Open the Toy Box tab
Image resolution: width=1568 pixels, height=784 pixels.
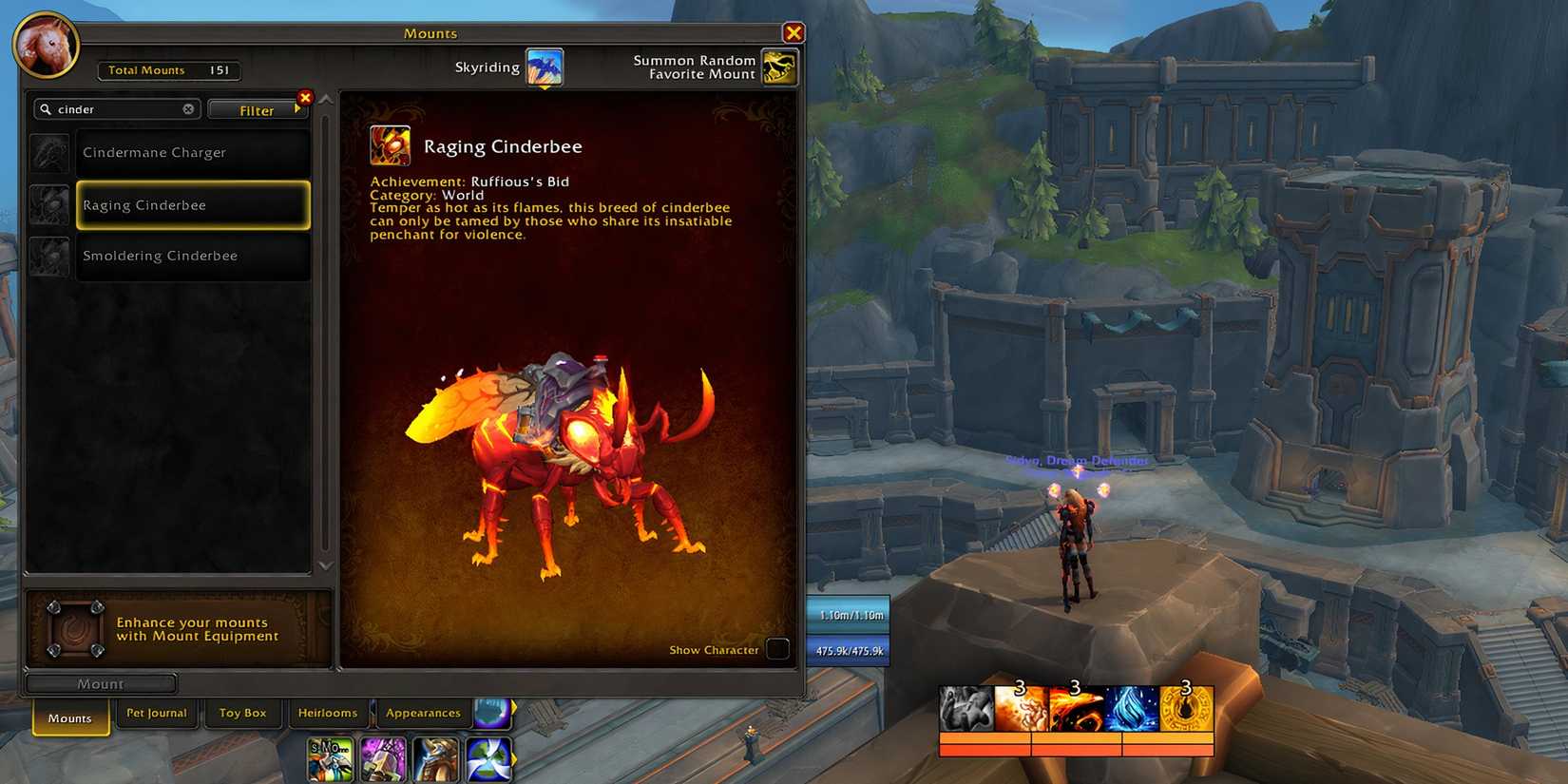[242, 713]
